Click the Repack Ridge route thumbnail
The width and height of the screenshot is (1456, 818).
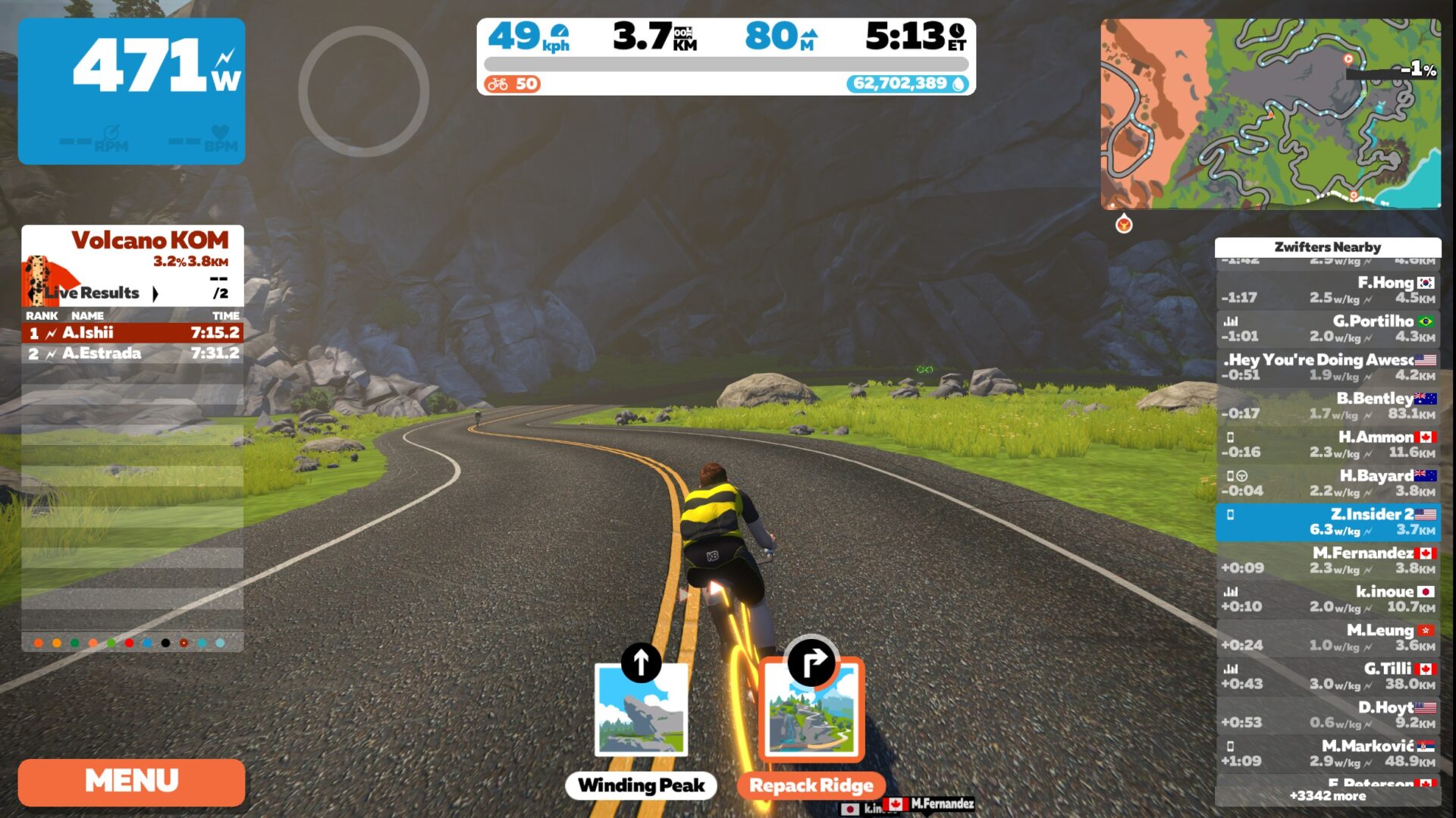(x=812, y=713)
